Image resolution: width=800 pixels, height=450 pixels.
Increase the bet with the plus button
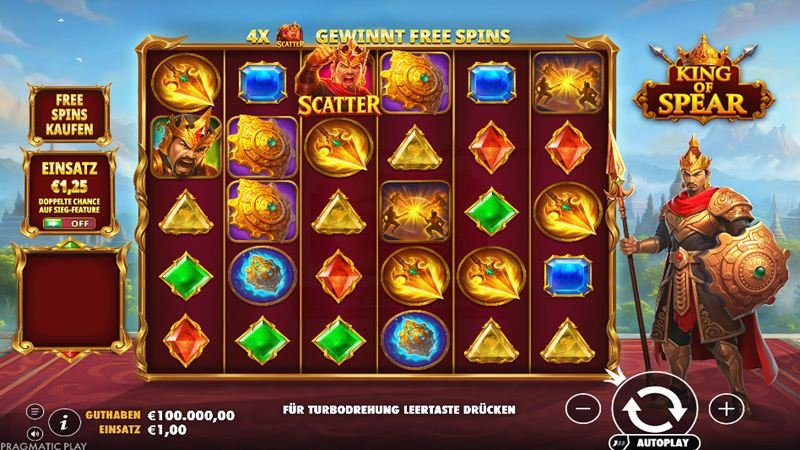point(725,408)
